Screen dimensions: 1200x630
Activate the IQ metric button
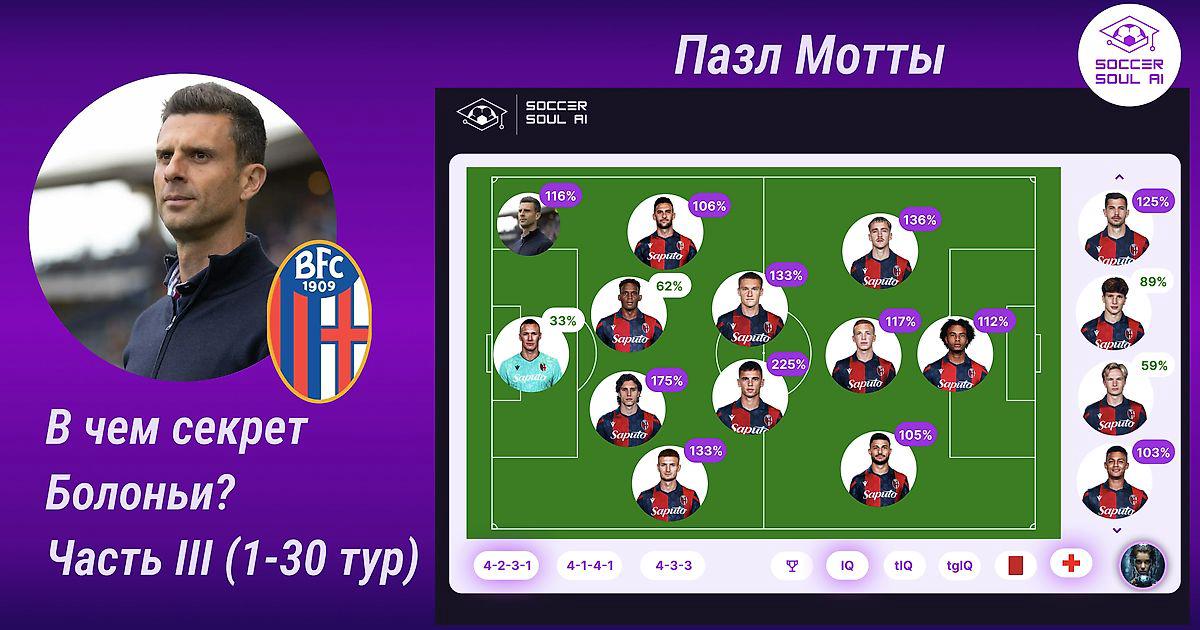[x=847, y=565]
